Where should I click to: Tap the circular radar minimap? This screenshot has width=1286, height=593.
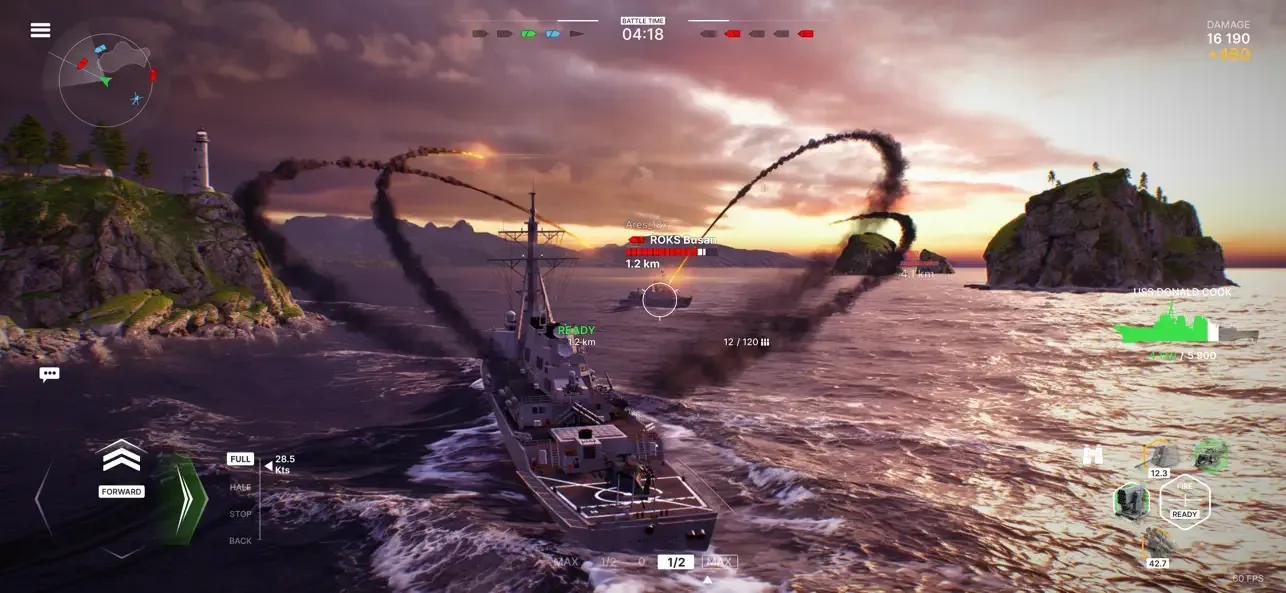coord(105,80)
